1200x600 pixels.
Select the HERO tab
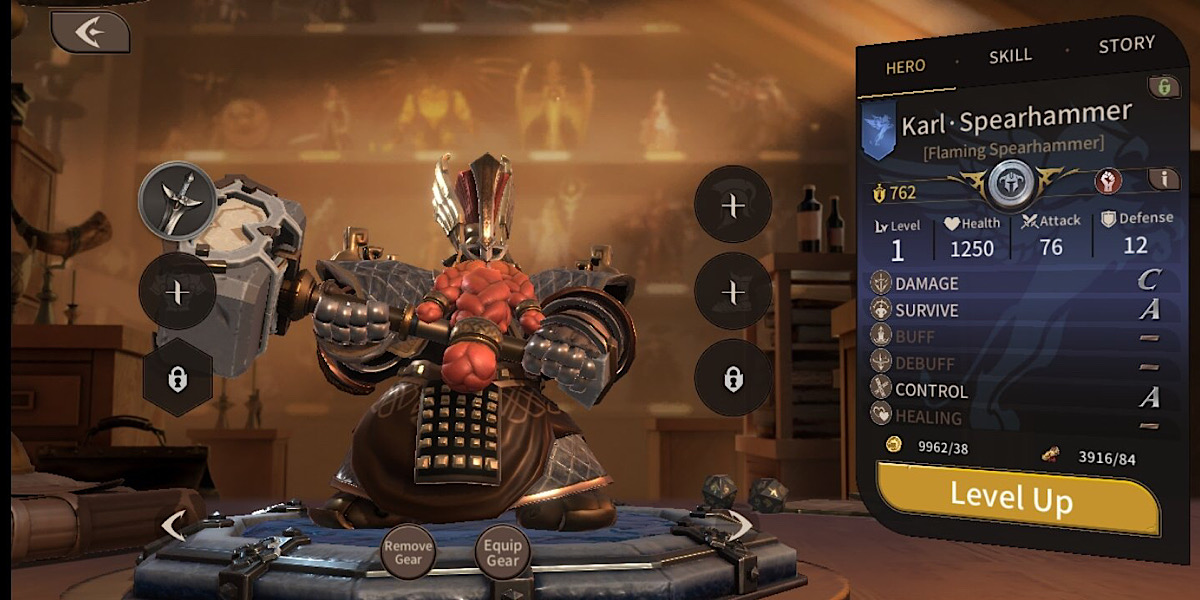tap(905, 67)
